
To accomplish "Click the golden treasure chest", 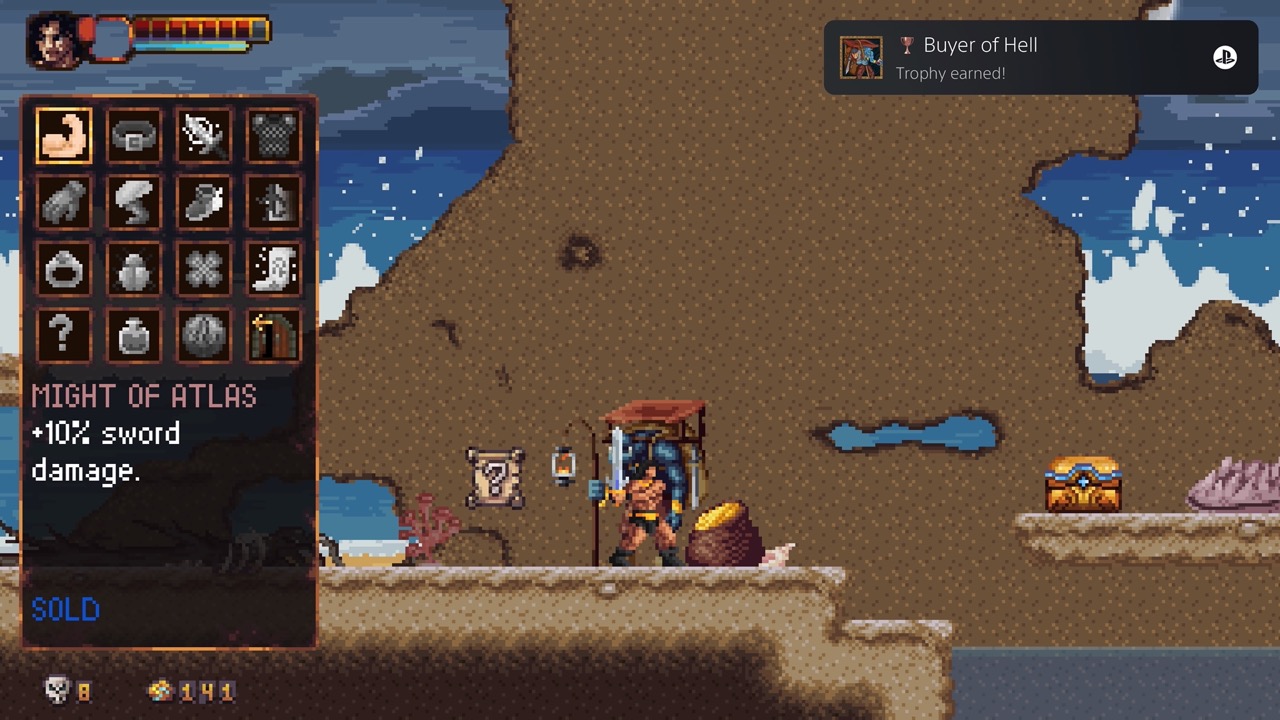I will [1083, 484].
